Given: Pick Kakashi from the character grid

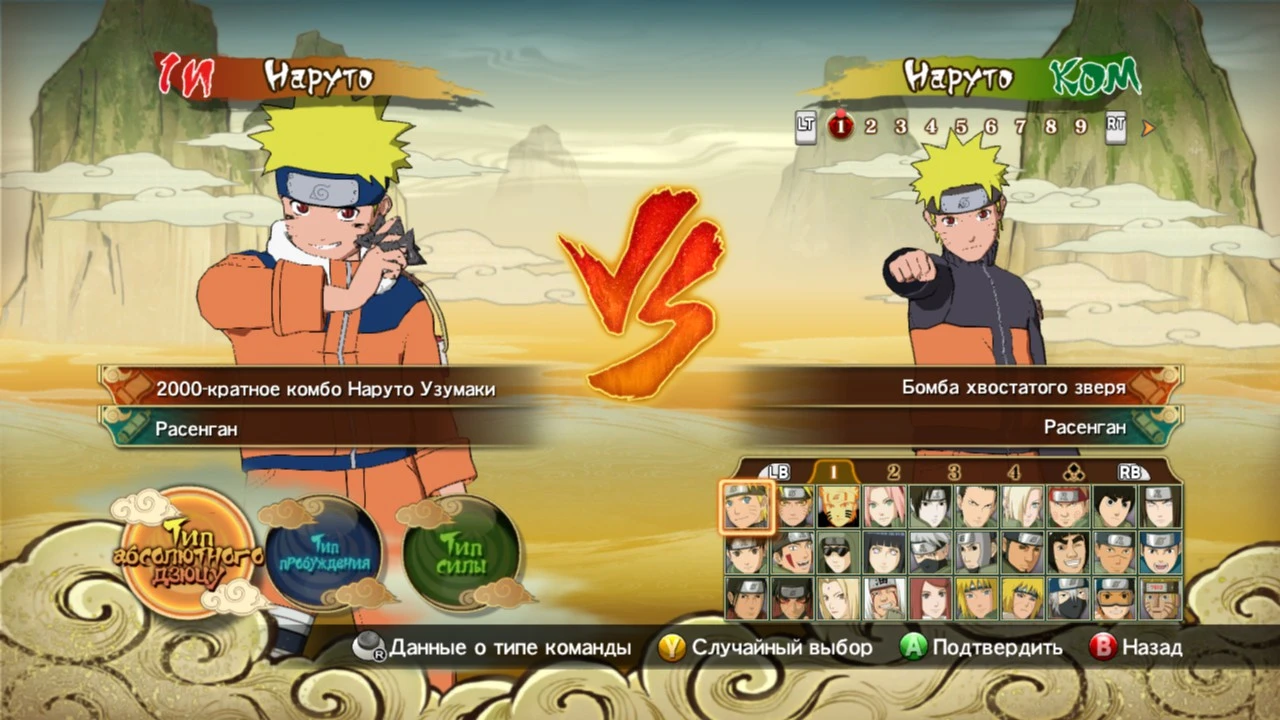Looking at the screenshot, I should coord(932,554).
